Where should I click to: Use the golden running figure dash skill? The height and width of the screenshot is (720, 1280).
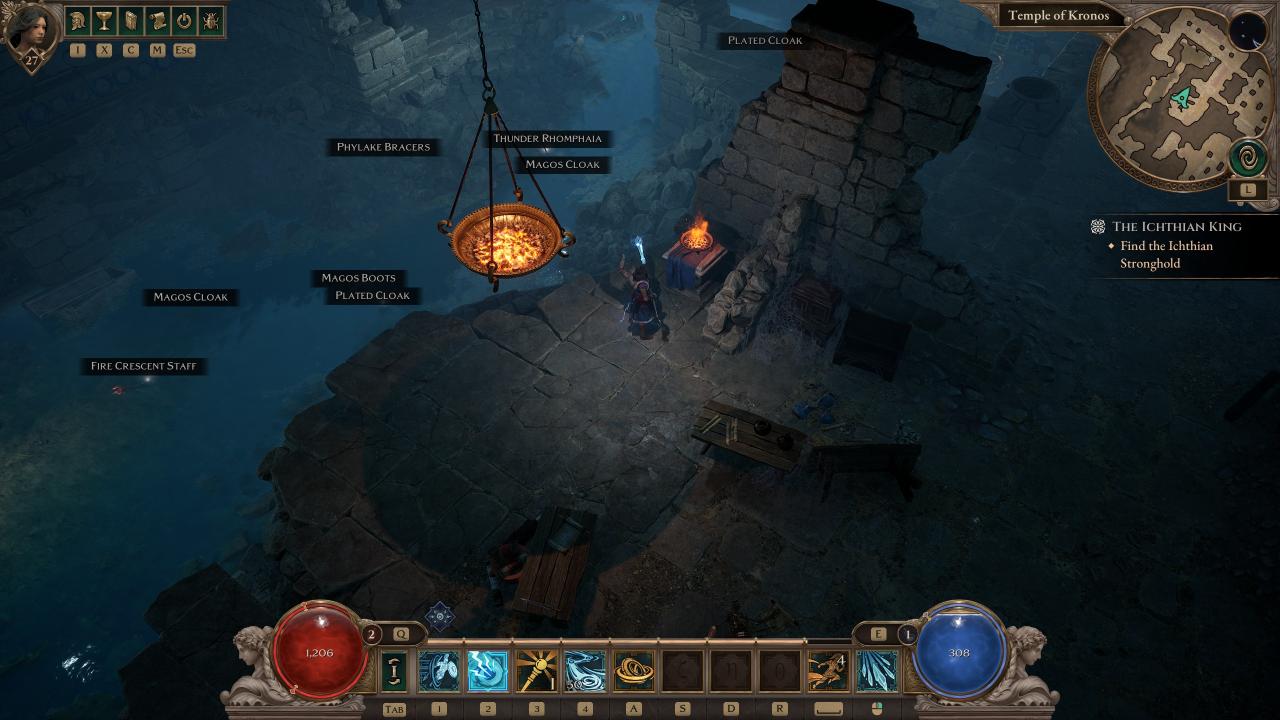pos(828,671)
